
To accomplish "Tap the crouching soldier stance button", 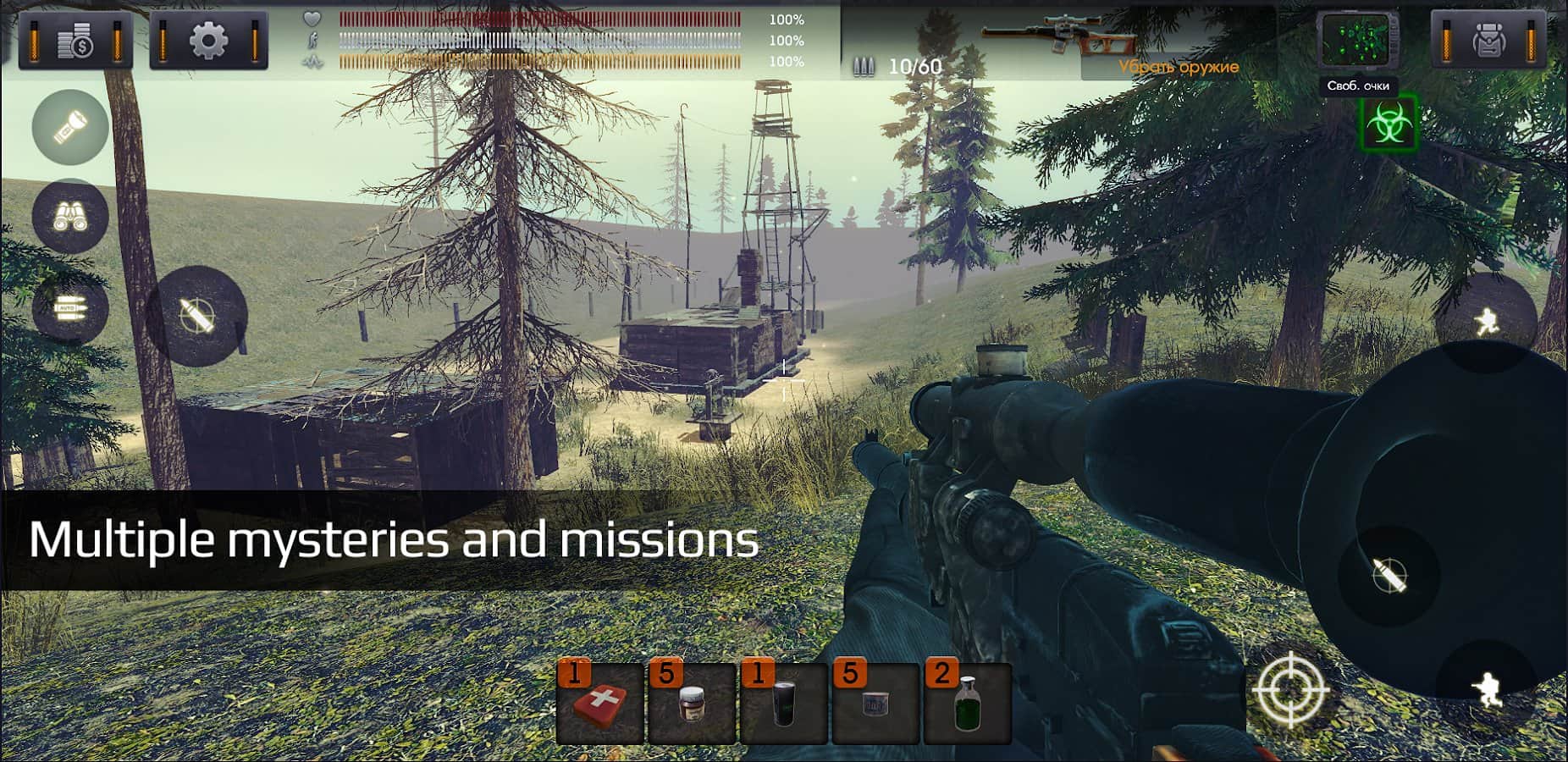I will 1486,690.
